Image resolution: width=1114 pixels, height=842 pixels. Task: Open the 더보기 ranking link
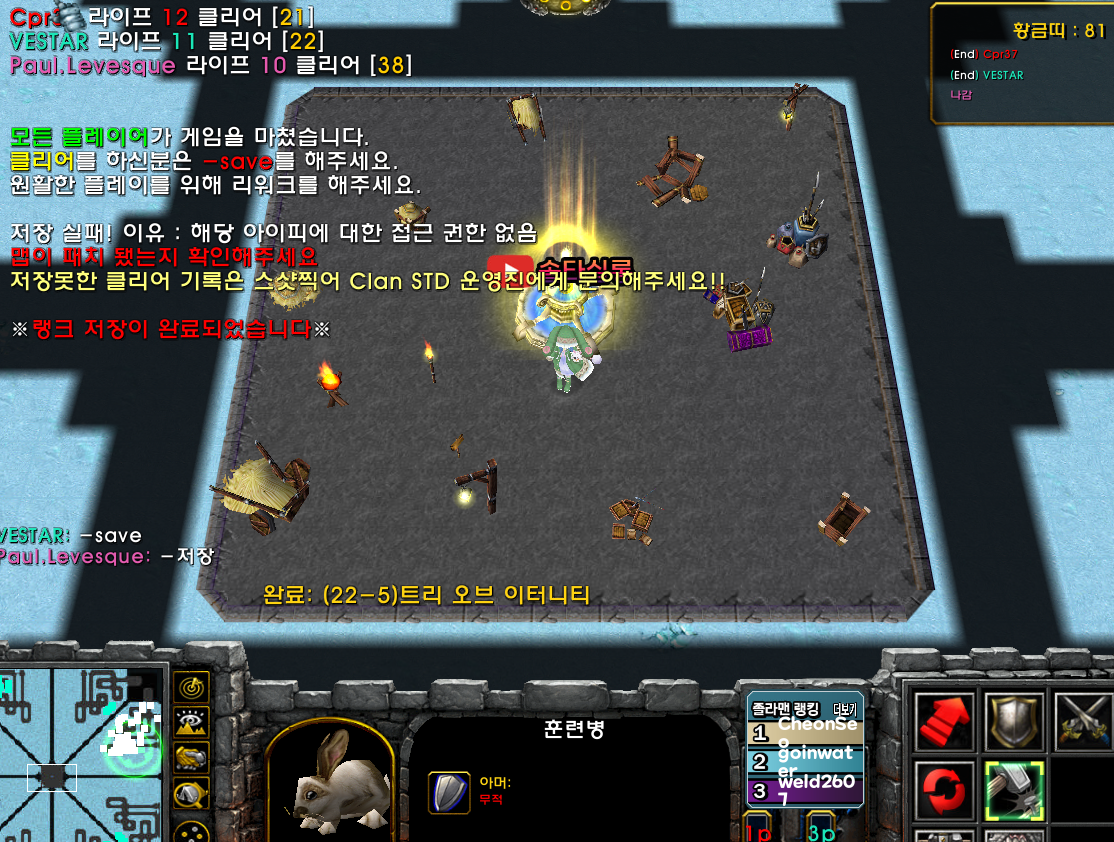tap(845, 709)
